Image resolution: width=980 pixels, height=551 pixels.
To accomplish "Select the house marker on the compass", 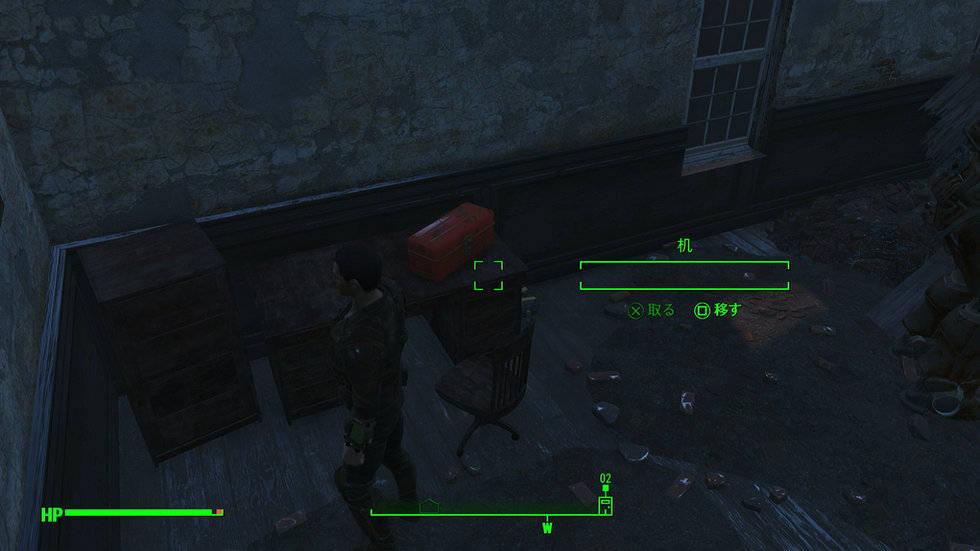I will [430, 506].
